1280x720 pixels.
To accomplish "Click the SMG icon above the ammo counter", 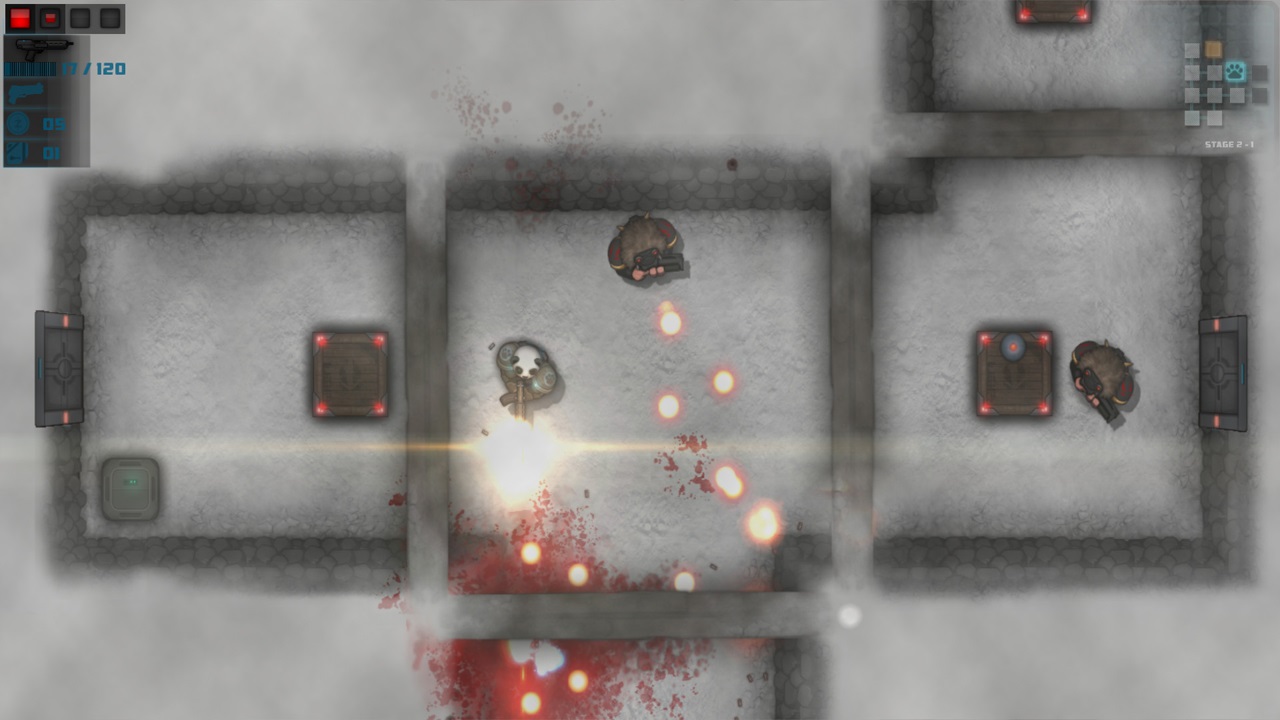I will coord(44,47).
